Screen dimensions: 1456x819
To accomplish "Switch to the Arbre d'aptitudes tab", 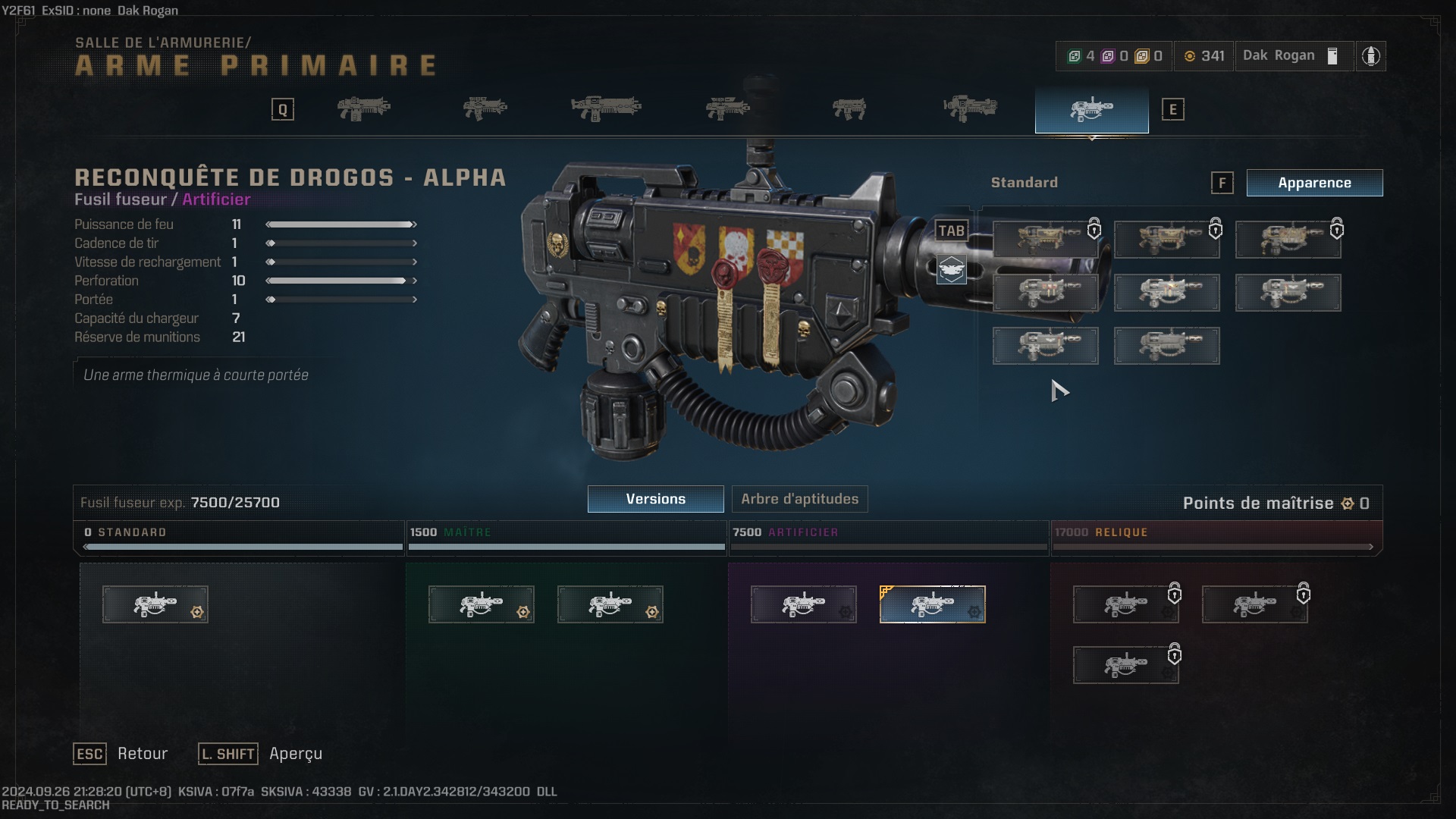I will point(799,499).
